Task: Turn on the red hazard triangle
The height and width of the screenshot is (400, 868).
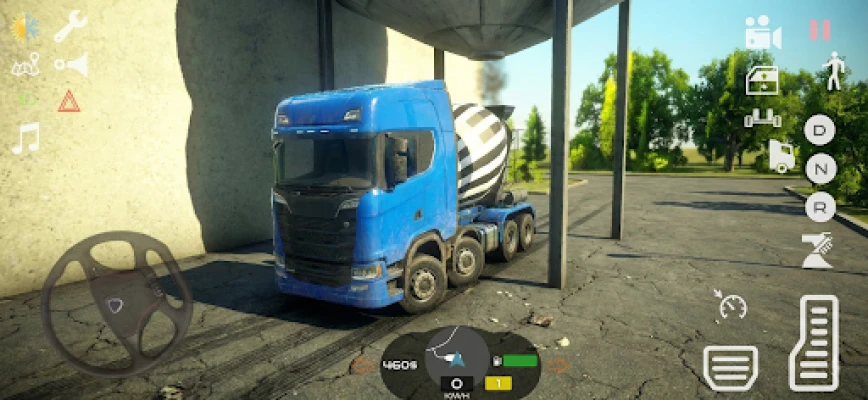Action: click(68, 100)
